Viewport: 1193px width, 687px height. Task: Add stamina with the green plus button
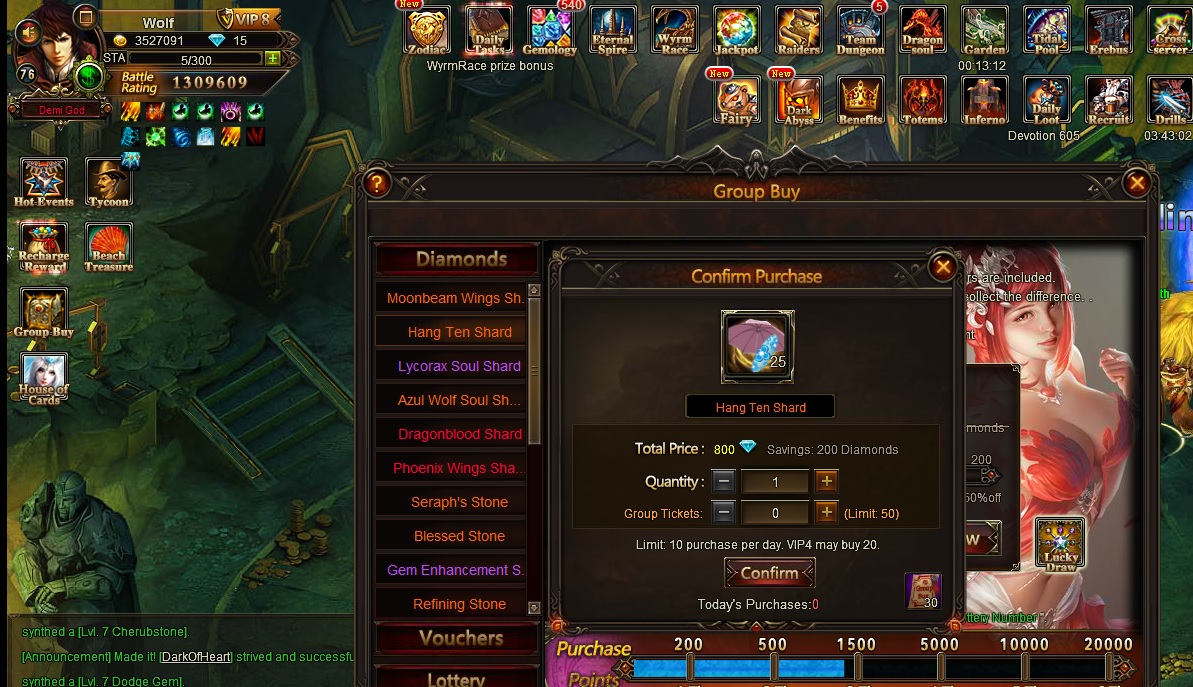point(273,59)
